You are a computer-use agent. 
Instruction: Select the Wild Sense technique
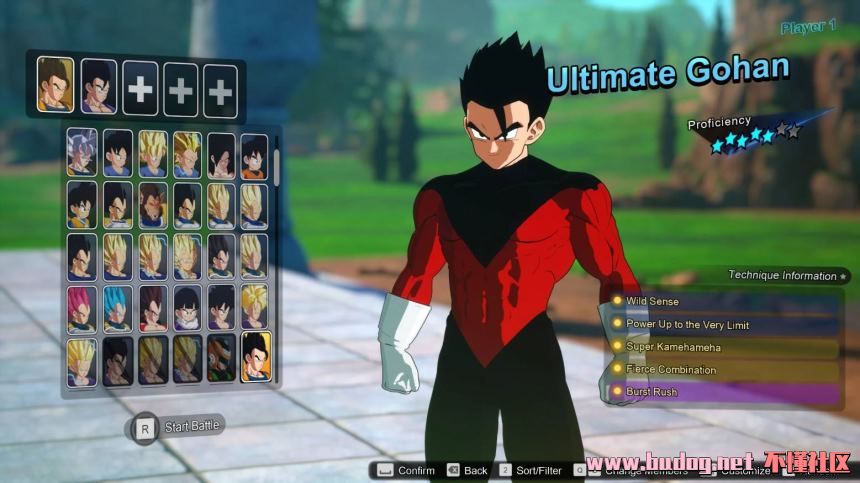[722, 301]
